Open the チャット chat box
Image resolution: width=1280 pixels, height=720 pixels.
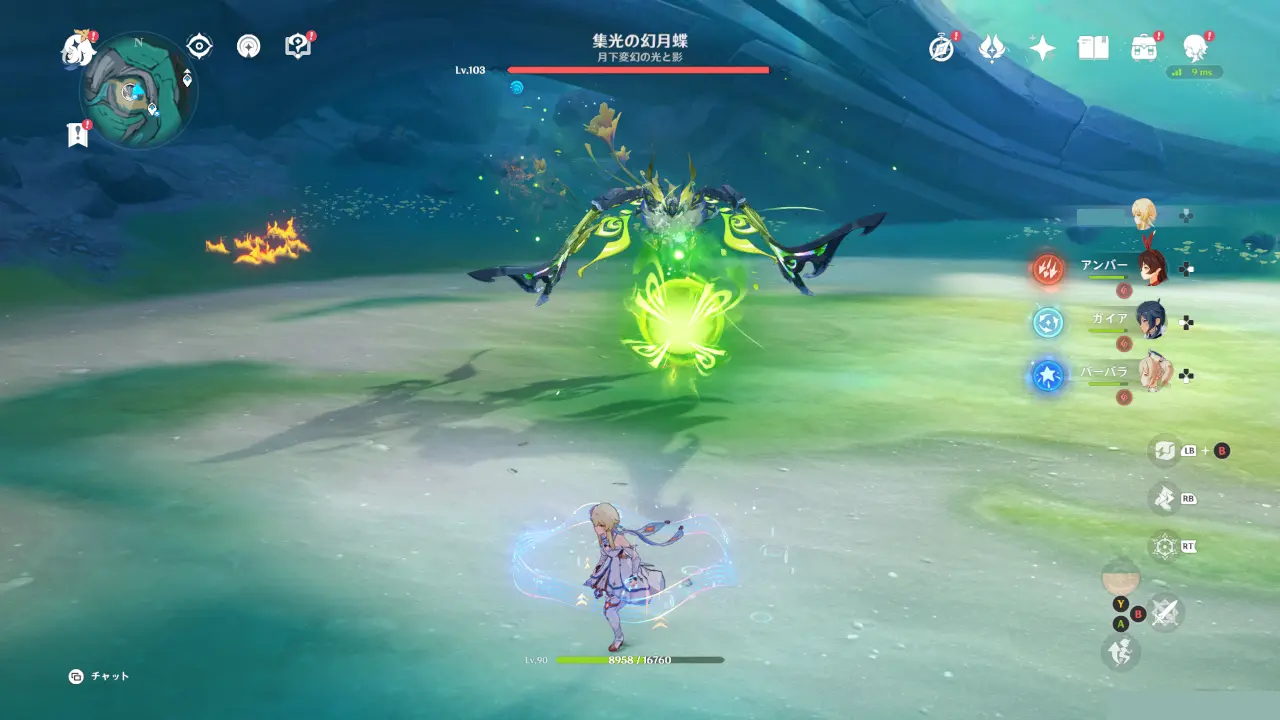pos(100,676)
